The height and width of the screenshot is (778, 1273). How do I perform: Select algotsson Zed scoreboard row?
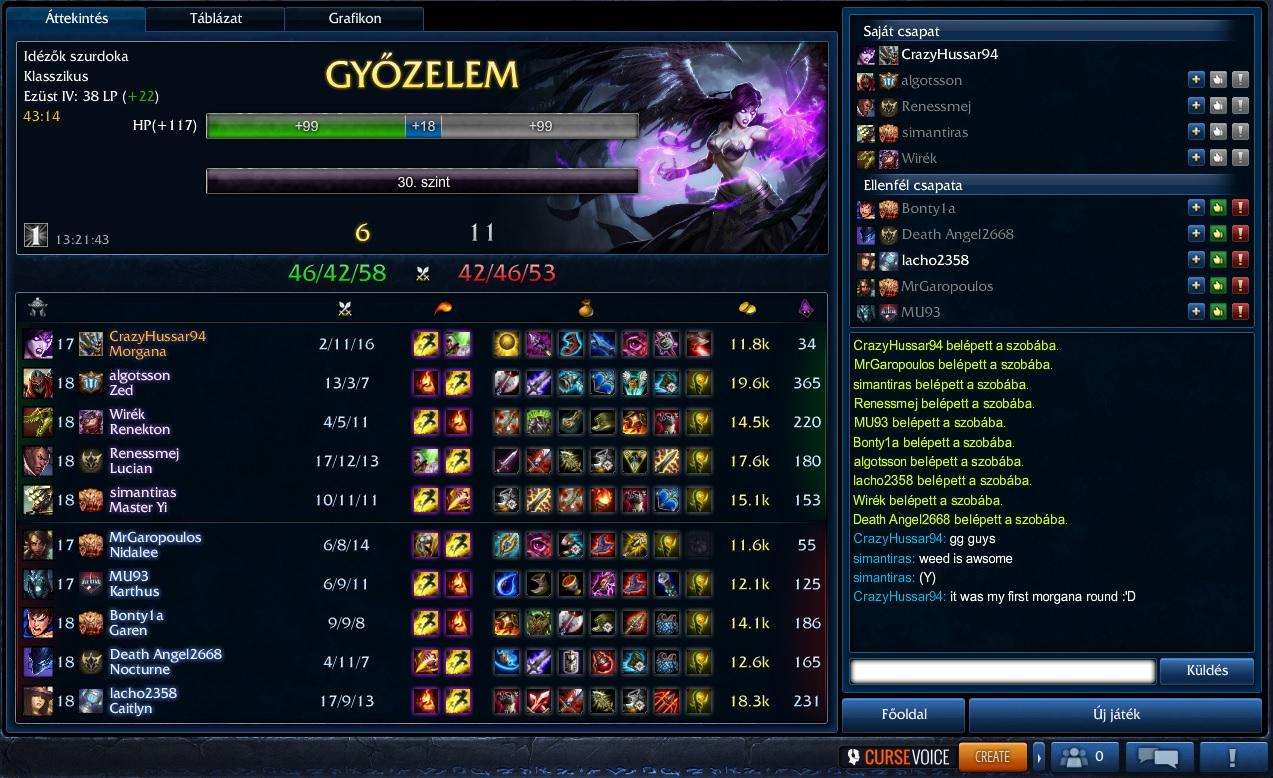click(420, 383)
